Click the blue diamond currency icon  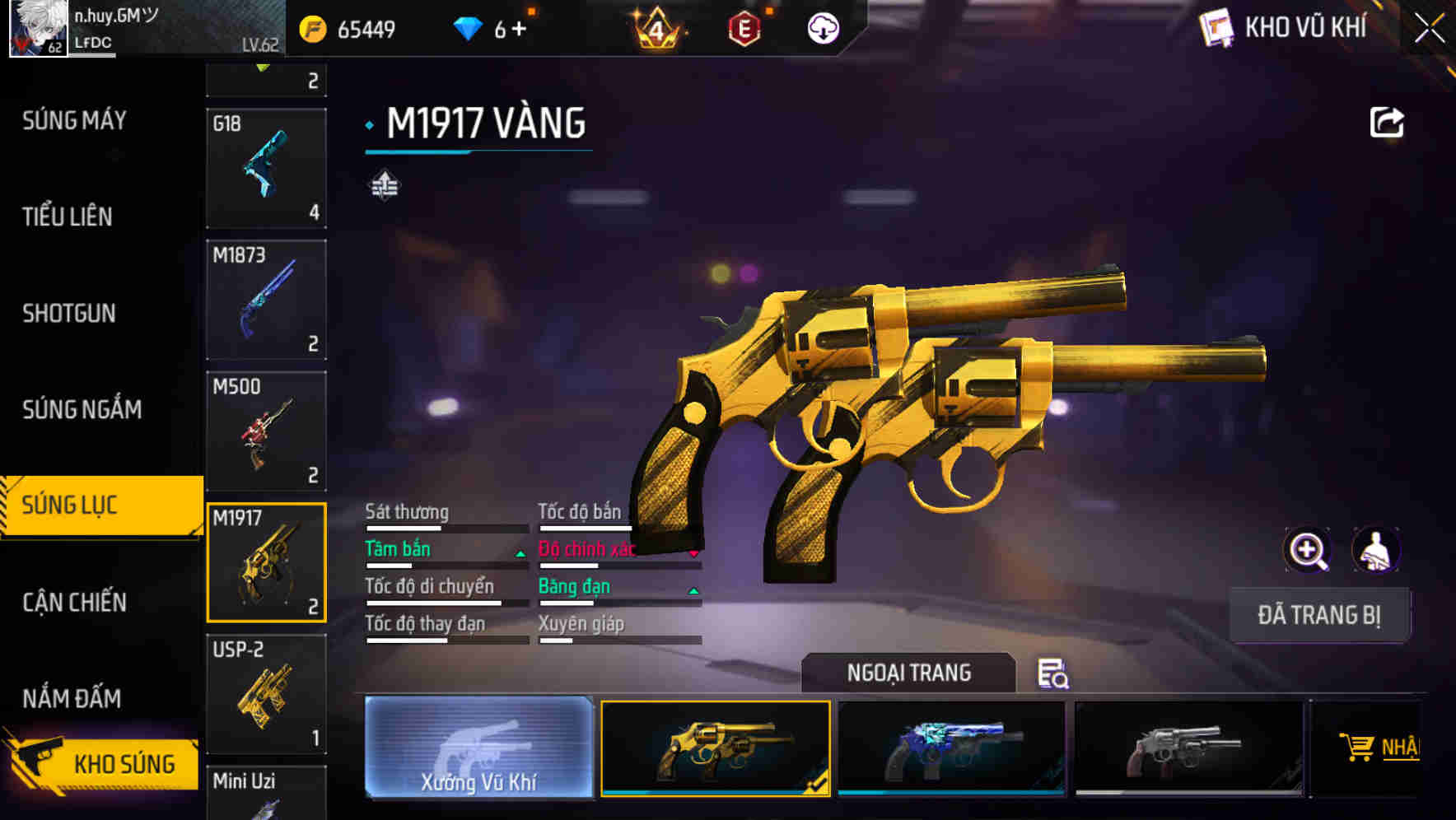tap(469, 27)
